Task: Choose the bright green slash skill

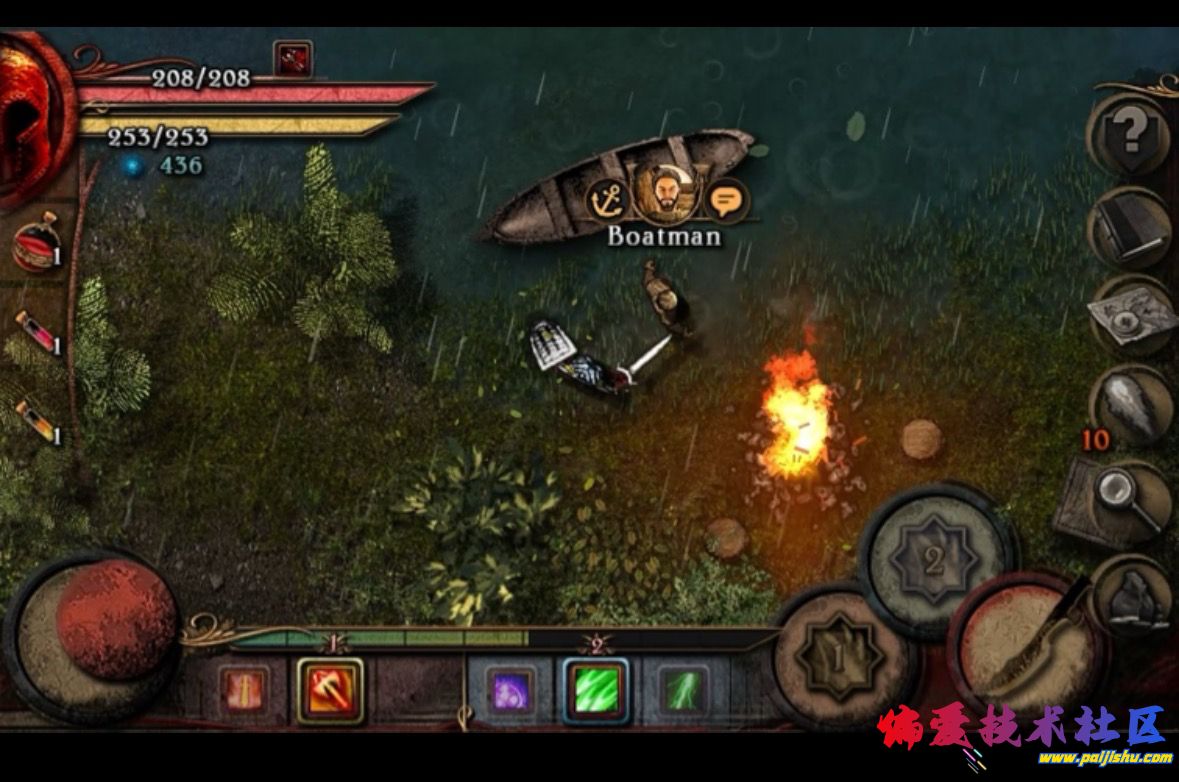Action: coord(596,690)
